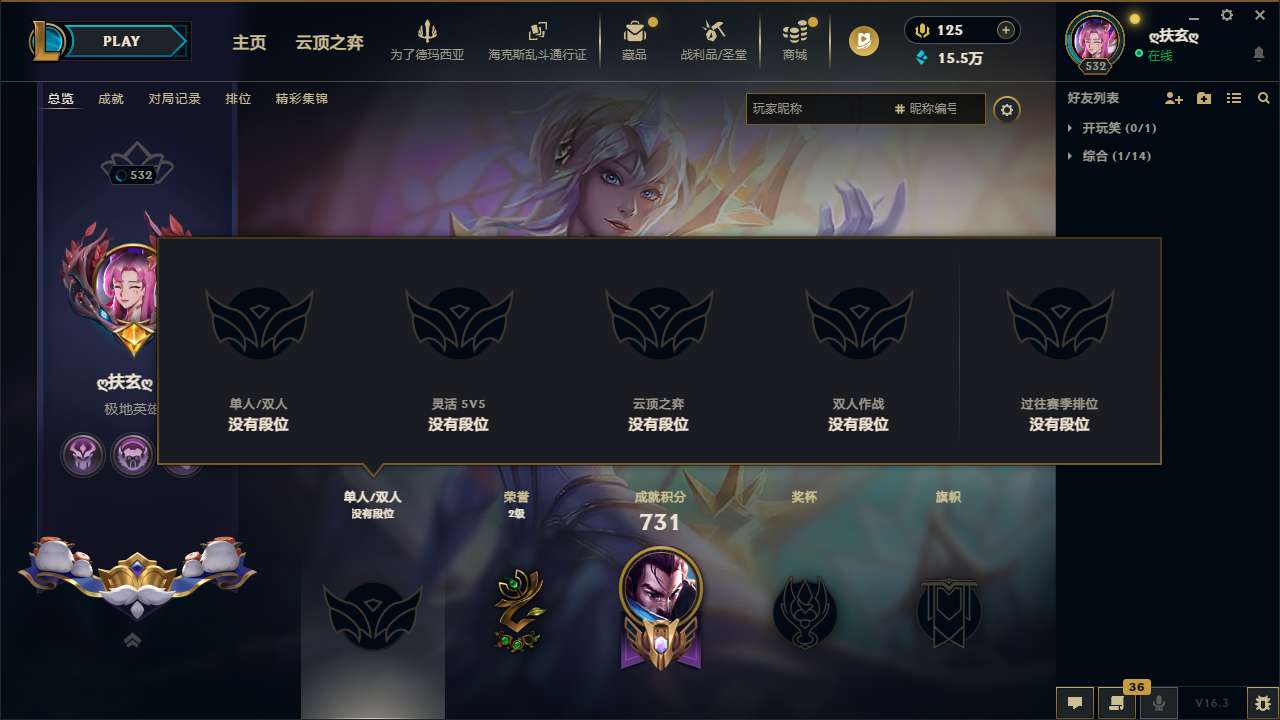
Task: Open the 战利品/圣堂 loot icon
Action: point(714,33)
